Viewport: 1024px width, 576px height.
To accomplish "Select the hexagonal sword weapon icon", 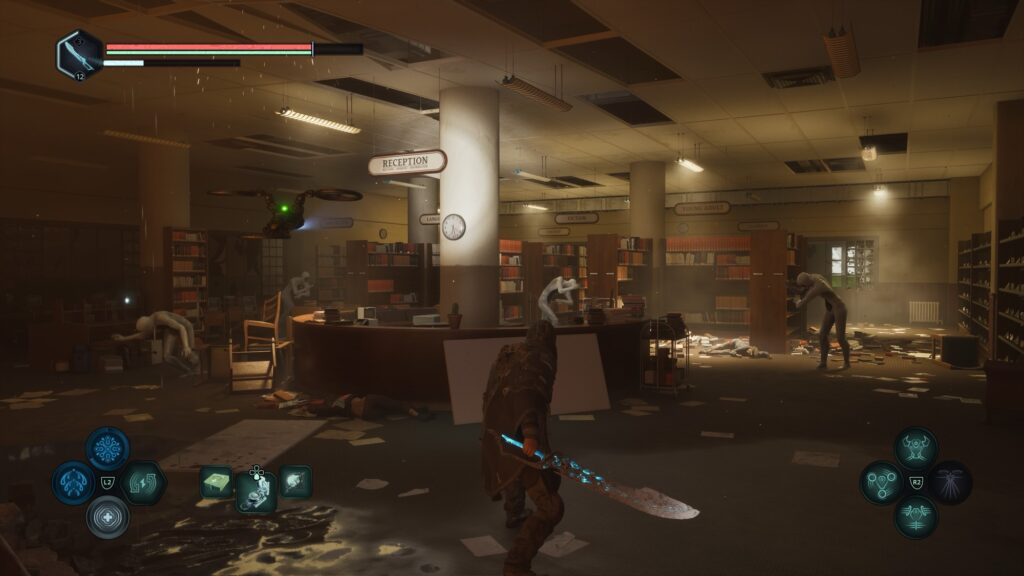I will pos(77,52).
